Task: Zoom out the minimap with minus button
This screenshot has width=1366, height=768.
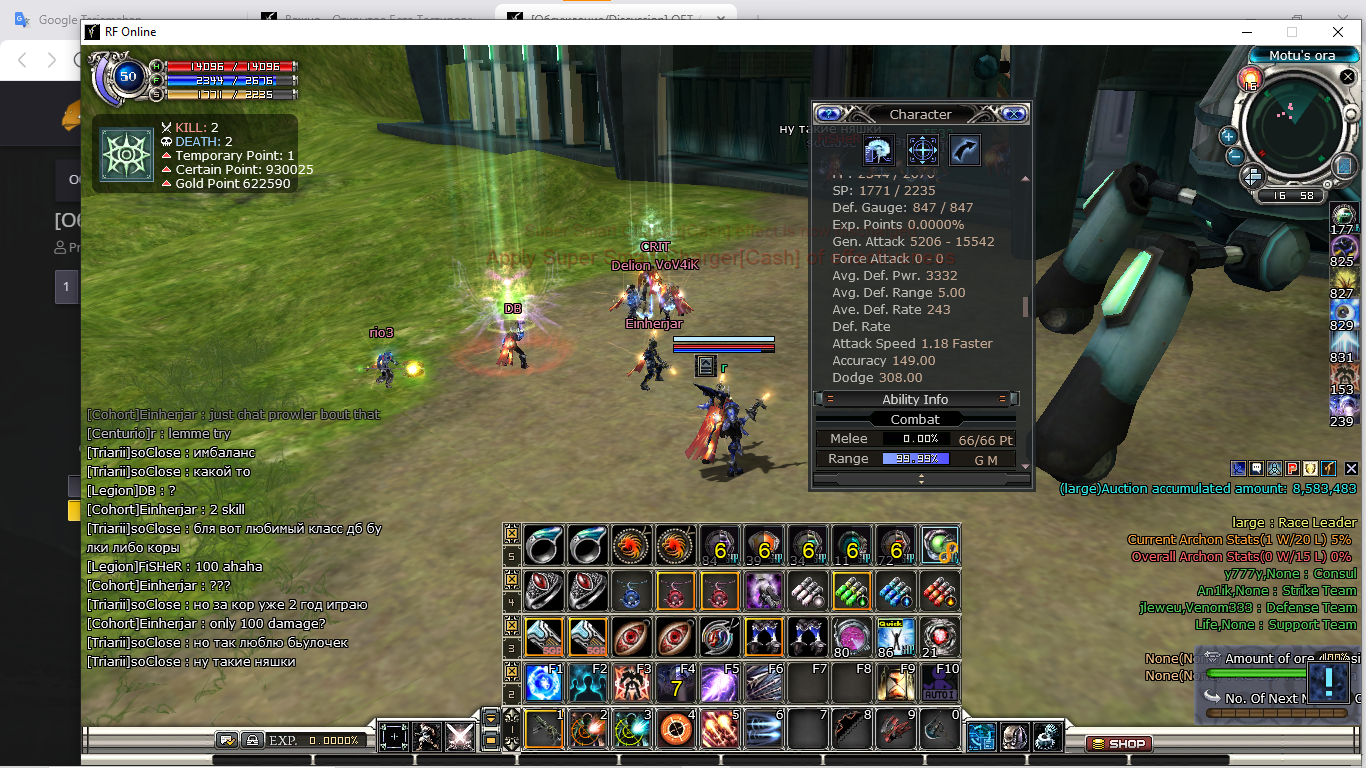Action: 1234,155
